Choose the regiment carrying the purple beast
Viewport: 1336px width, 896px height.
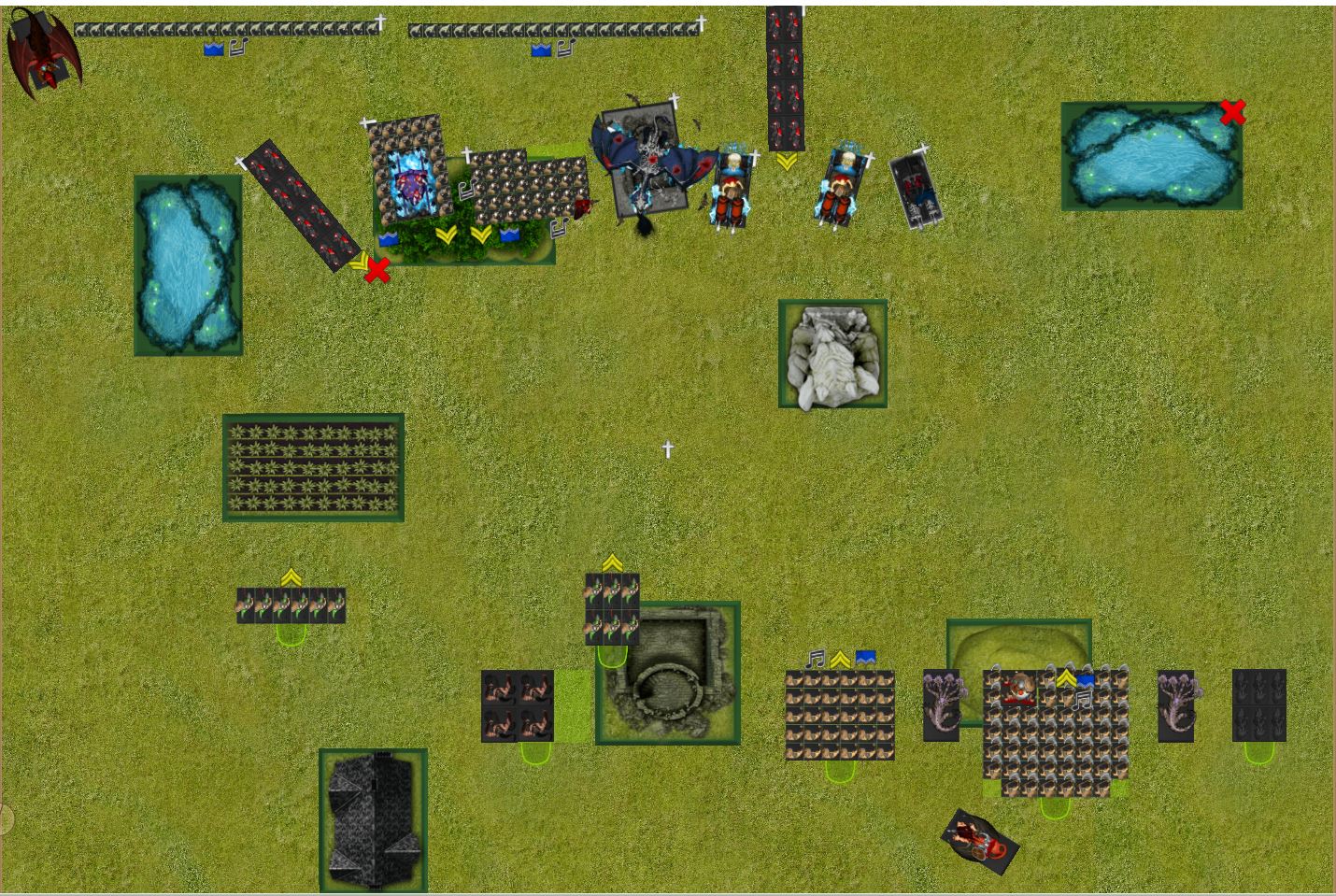[409, 171]
